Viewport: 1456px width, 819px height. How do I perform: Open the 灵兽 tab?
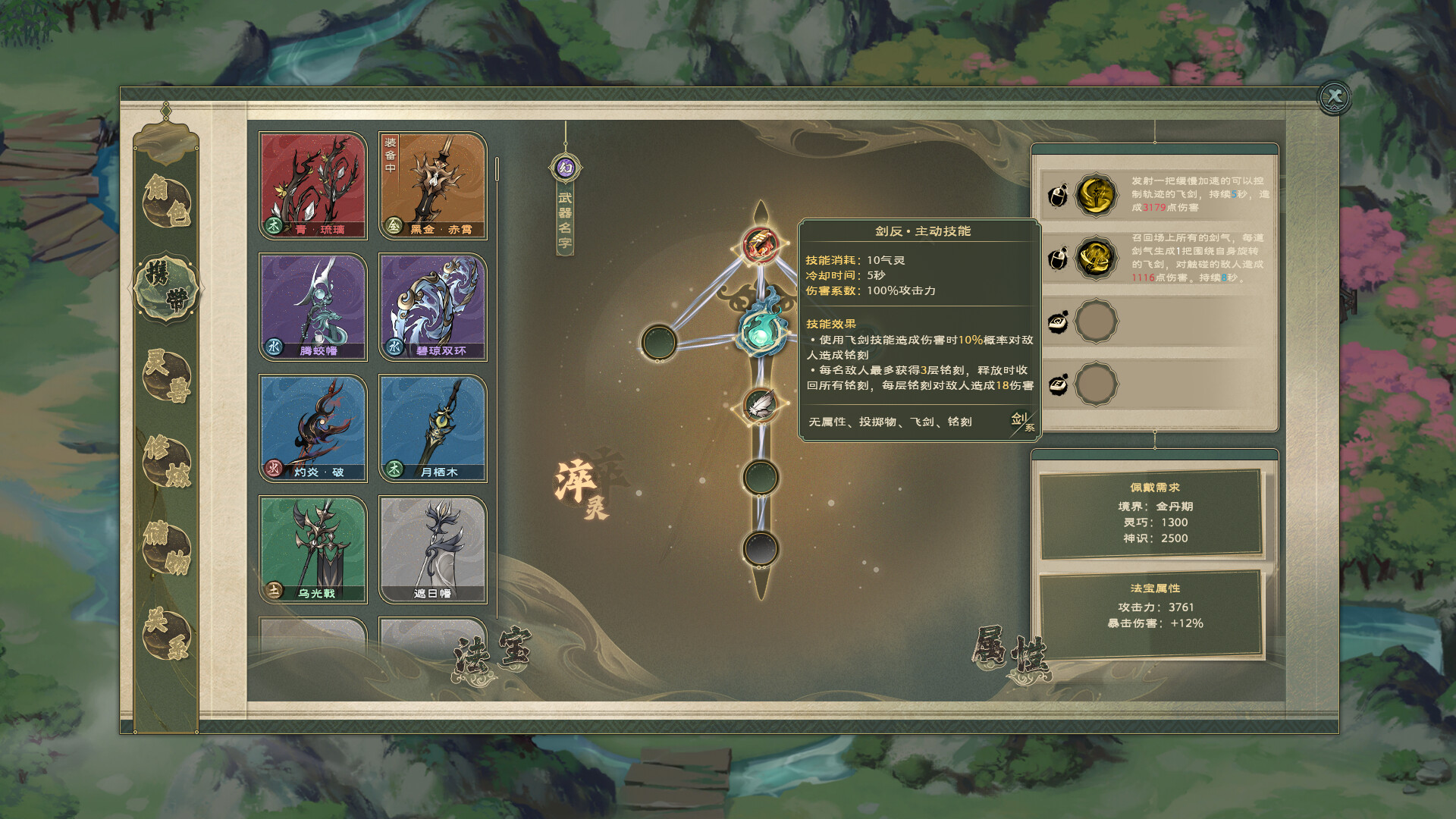(167, 375)
